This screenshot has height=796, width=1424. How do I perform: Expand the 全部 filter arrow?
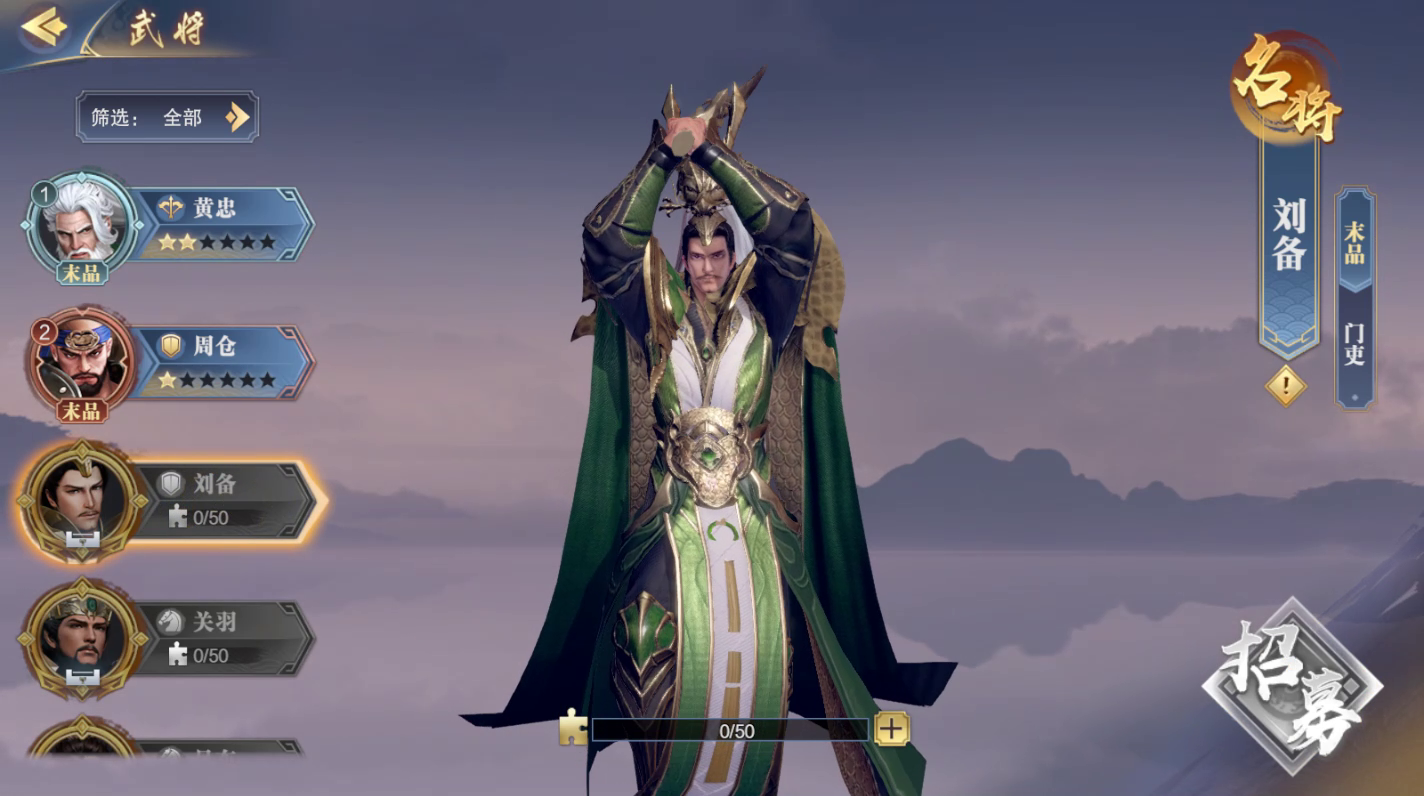click(237, 117)
